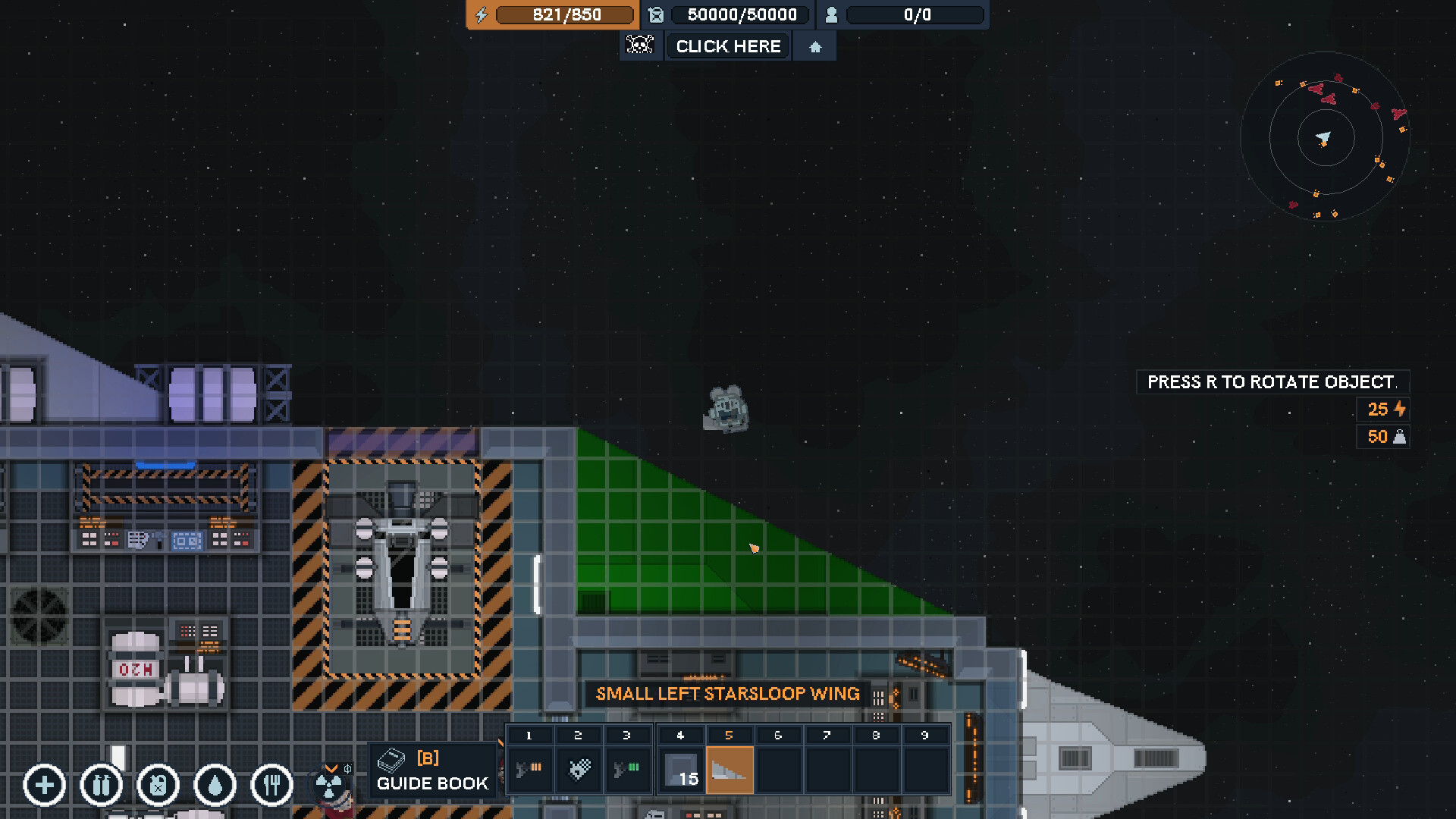Screen dimensions: 1456x819
Task: Click the home icon beside CLICK HERE
Action: click(x=814, y=46)
